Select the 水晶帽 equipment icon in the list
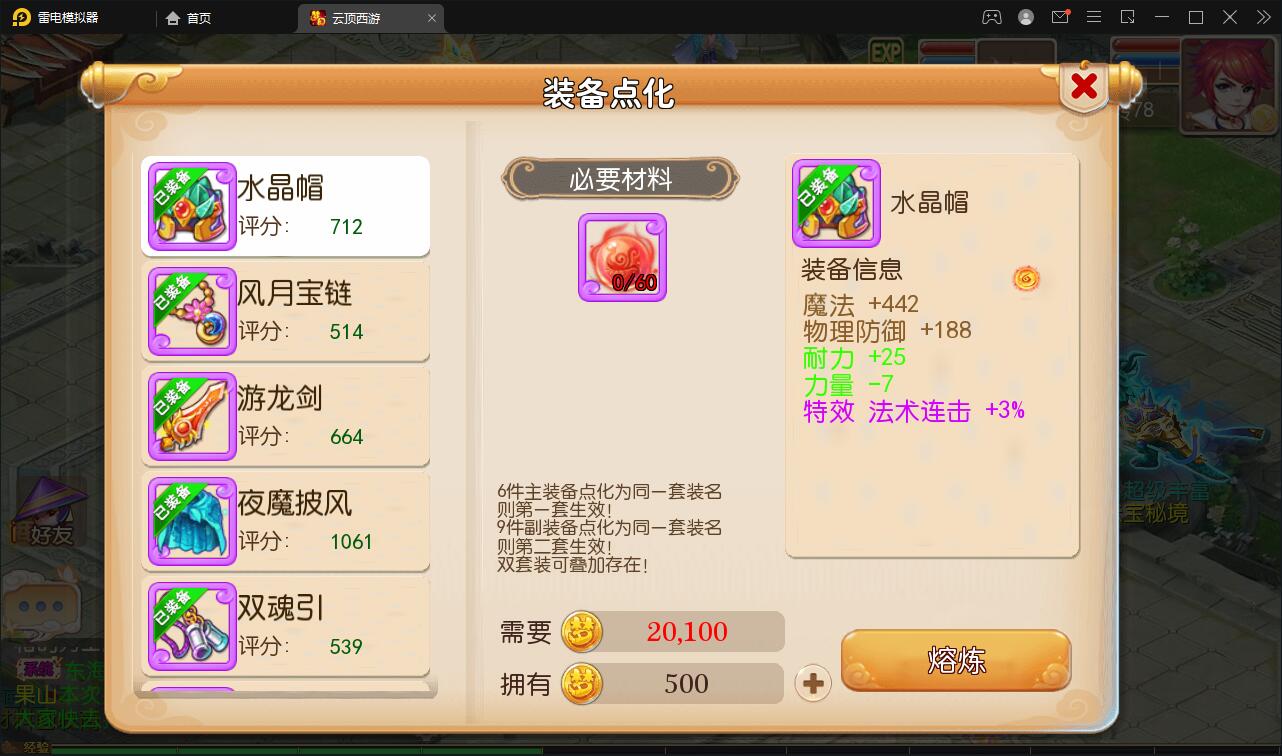Viewport: 1282px width, 756px height. 191,206
